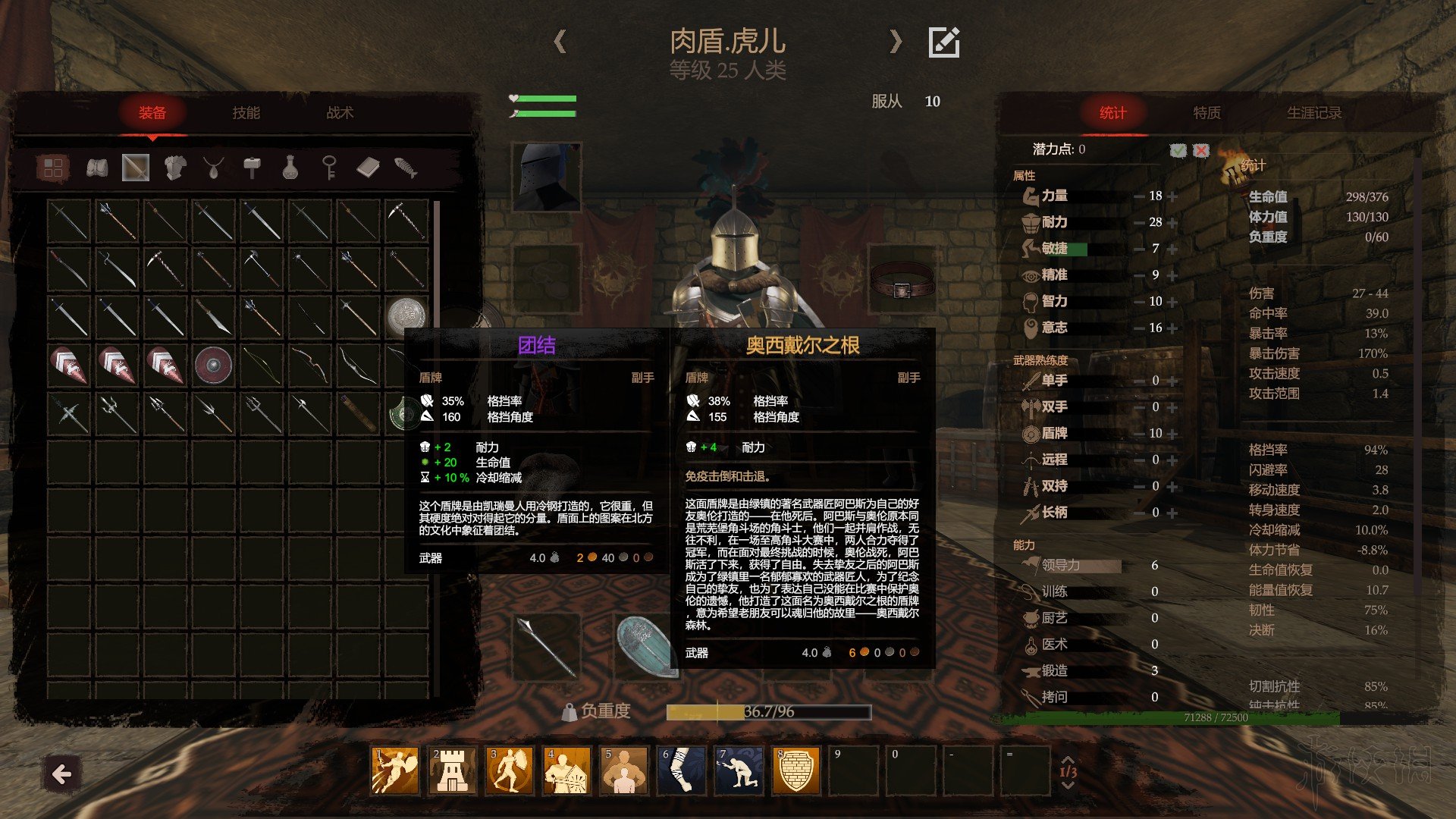Increase the 力量 attribute with plus button
The image size is (1456, 819).
pyautogui.click(x=1173, y=196)
